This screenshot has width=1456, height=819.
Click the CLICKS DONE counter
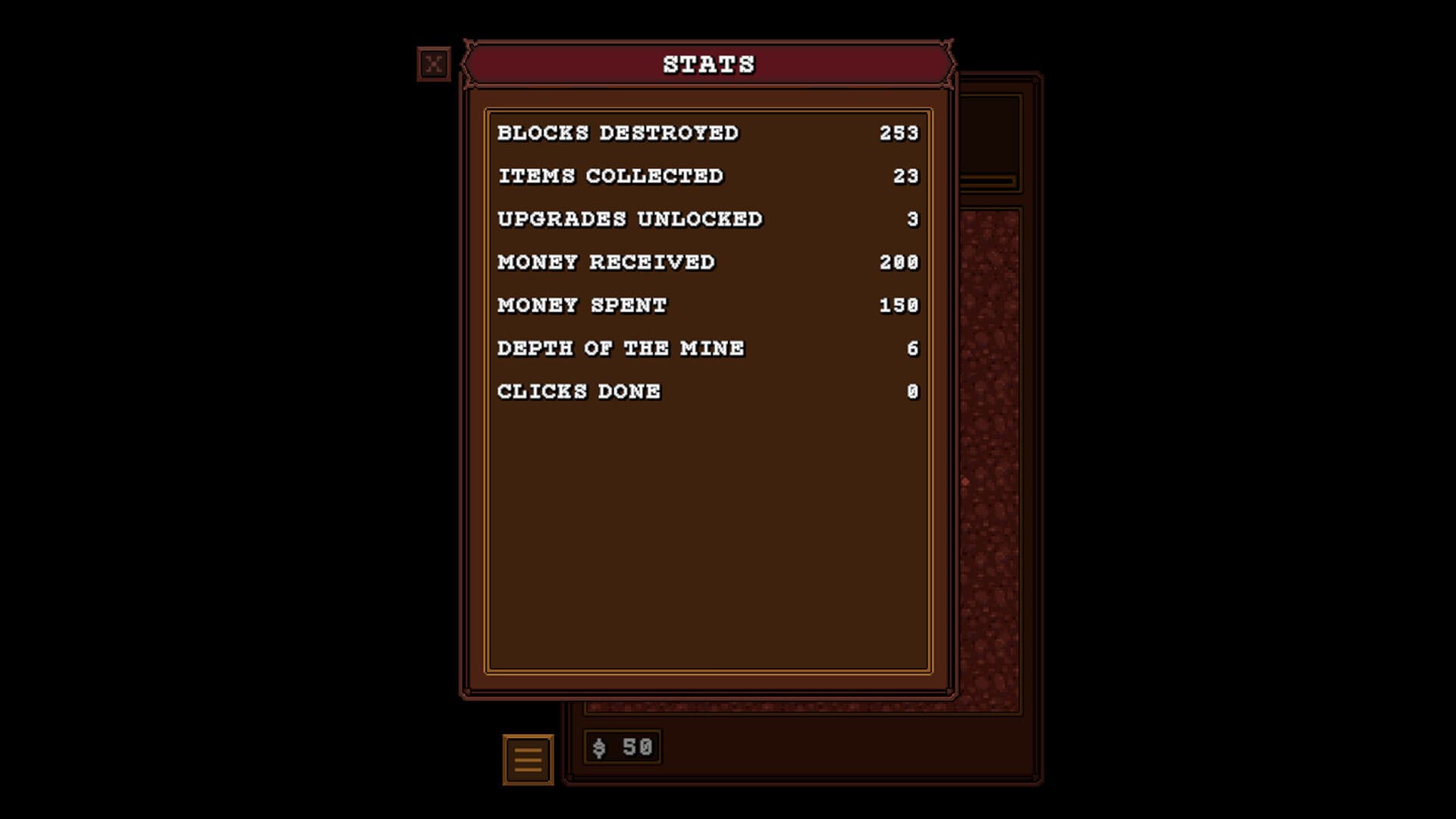(705, 391)
